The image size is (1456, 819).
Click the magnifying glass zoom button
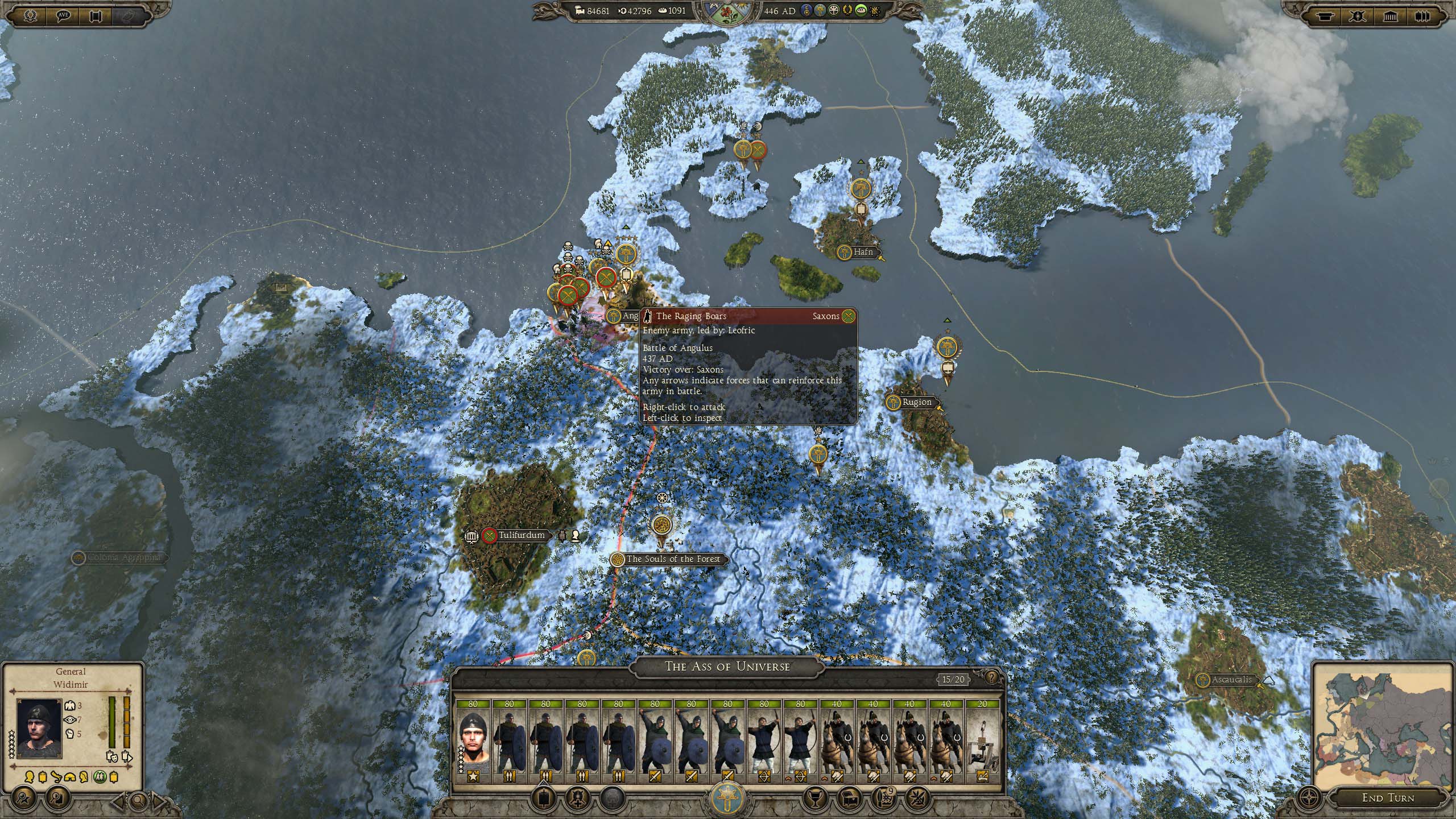pyautogui.click(x=138, y=801)
